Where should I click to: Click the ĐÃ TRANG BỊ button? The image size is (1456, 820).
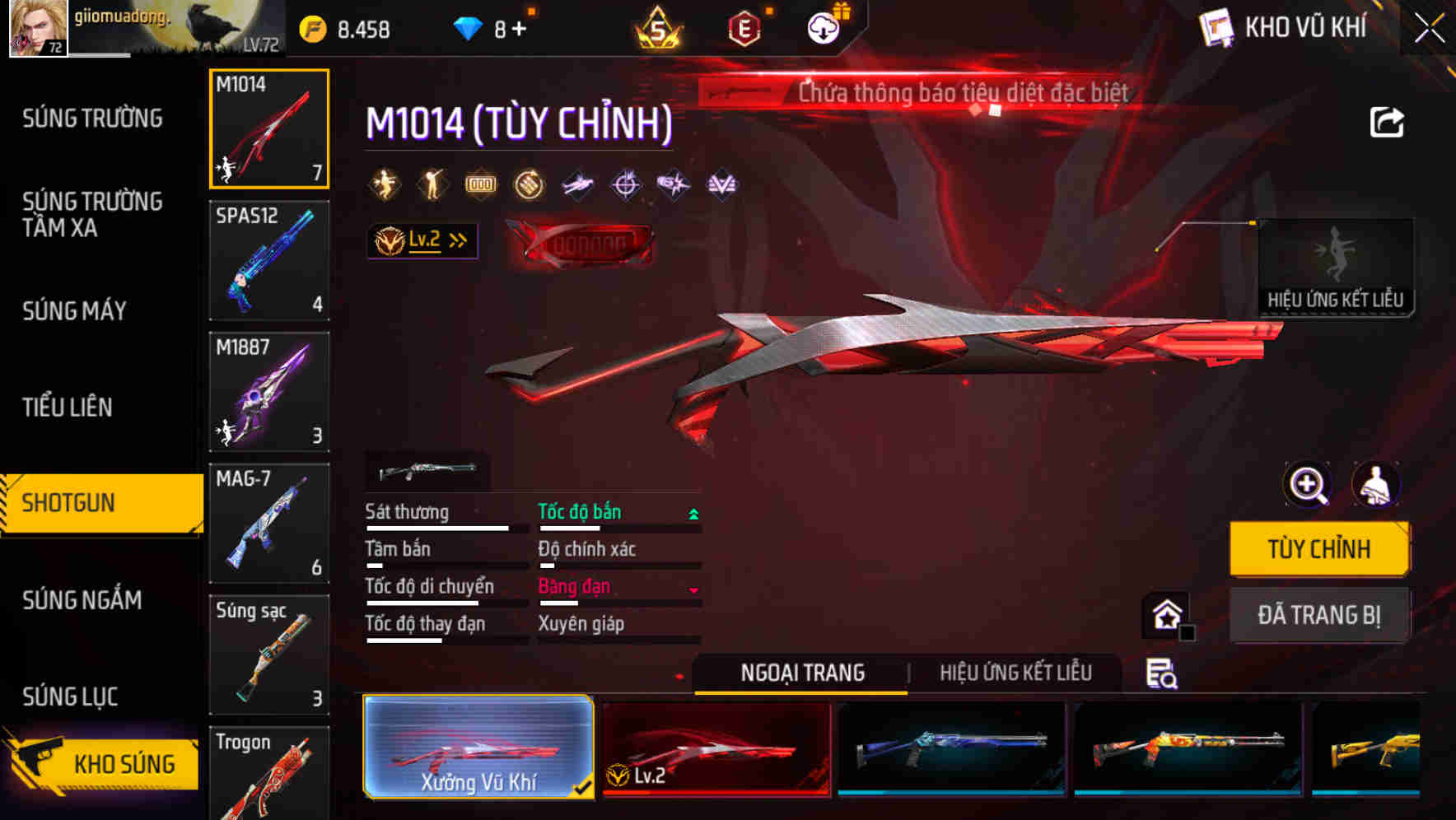click(x=1319, y=616)
